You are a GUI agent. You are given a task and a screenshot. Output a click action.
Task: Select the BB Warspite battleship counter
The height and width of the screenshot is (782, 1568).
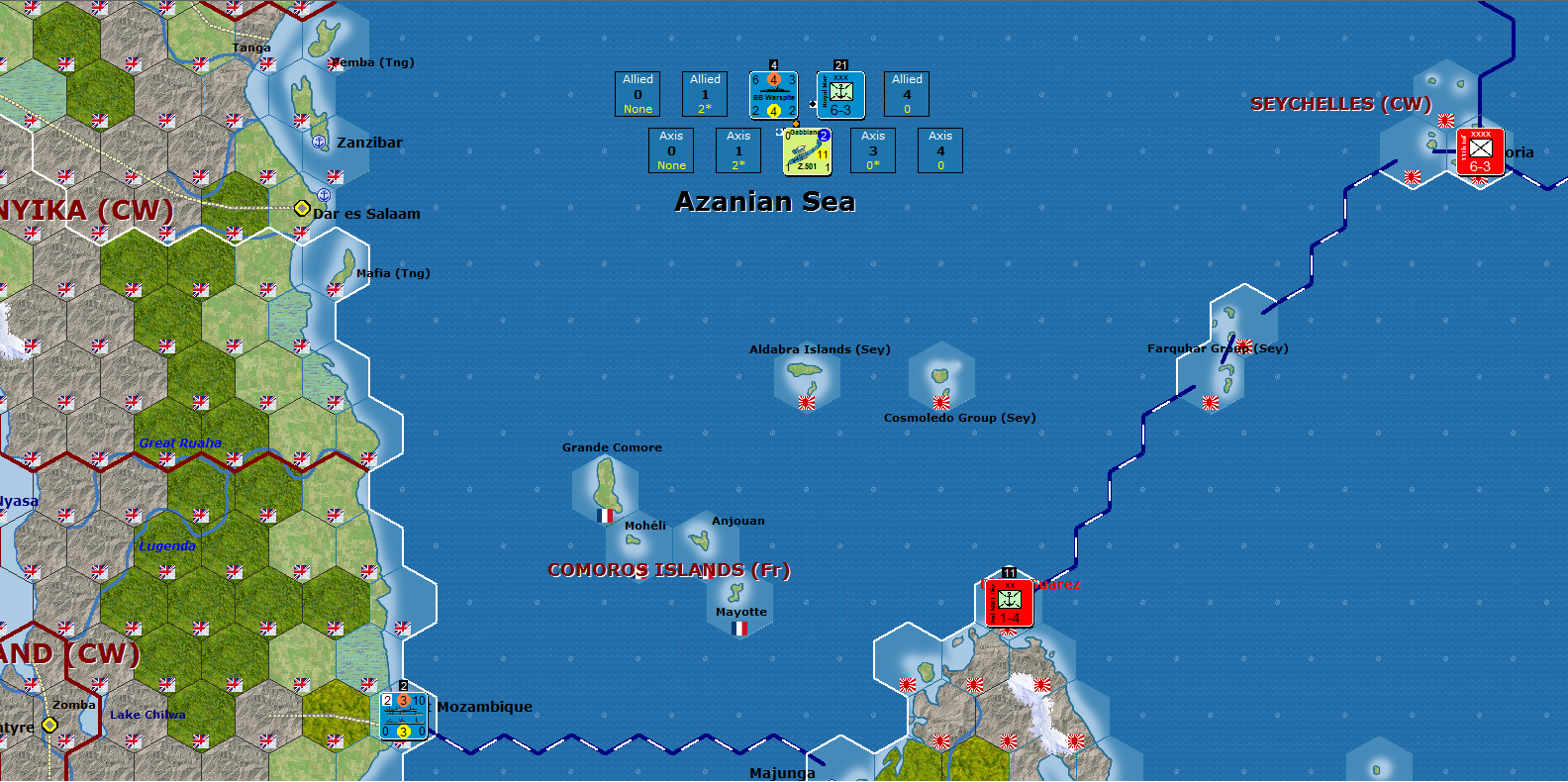point(773,94)
